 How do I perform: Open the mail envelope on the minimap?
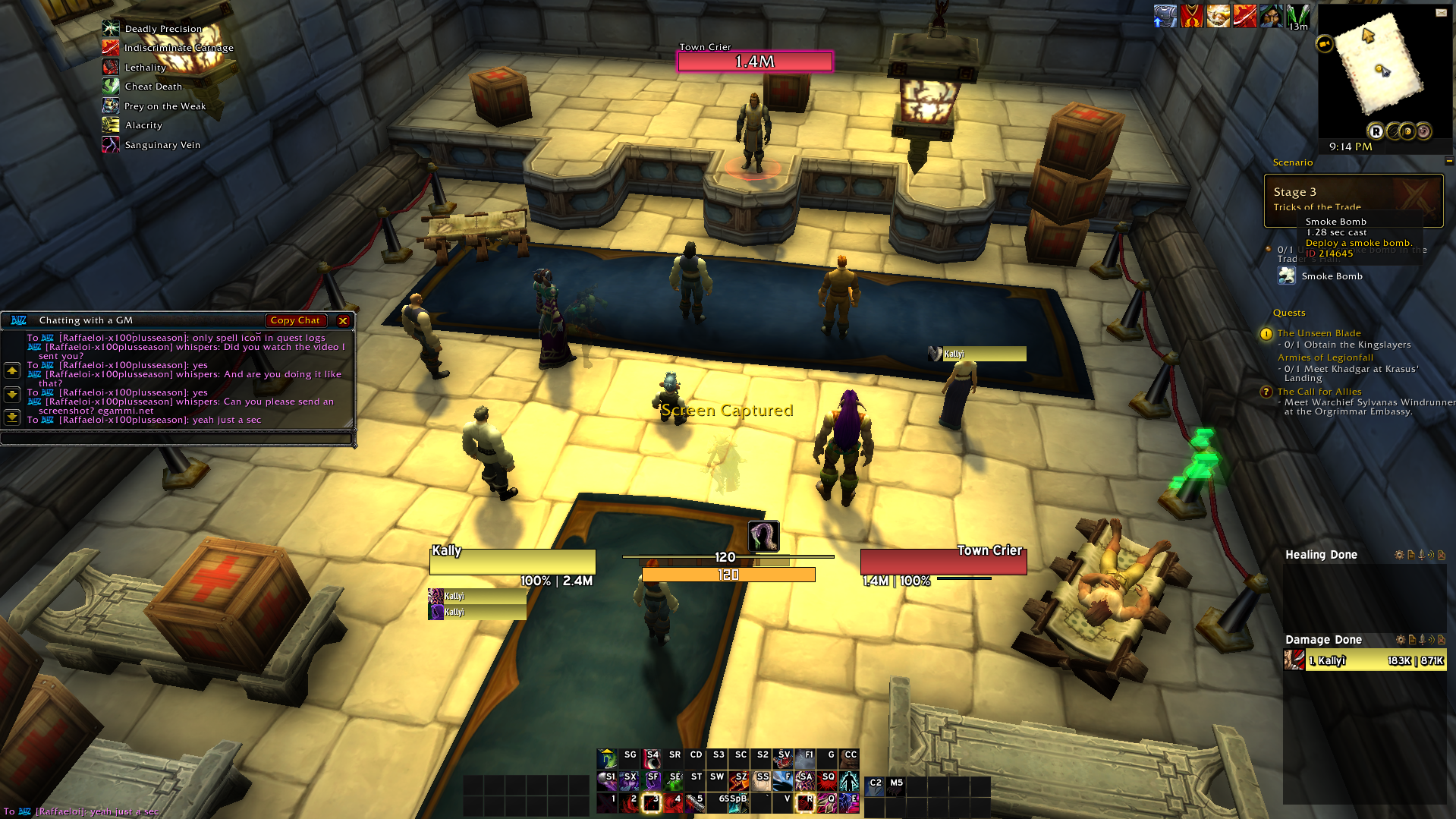pyautogui.click(x=1441, y=12)
